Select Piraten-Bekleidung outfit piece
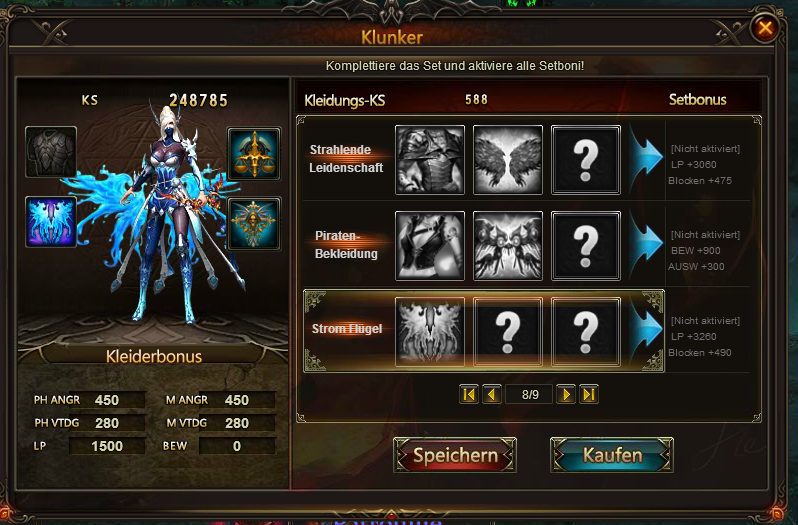Image resolution: width=798 pixels, height=525 pixels. (430, 245)
